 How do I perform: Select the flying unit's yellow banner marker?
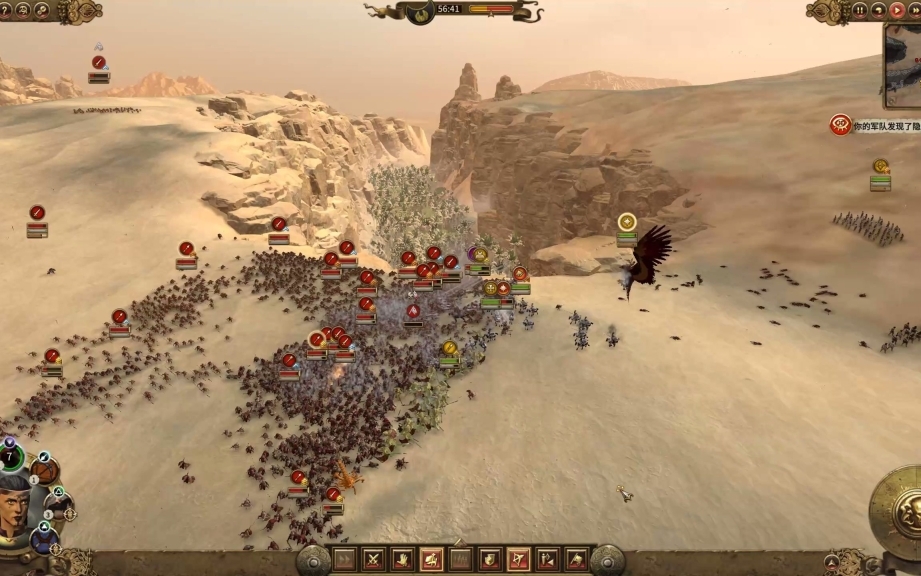(627, 222)
